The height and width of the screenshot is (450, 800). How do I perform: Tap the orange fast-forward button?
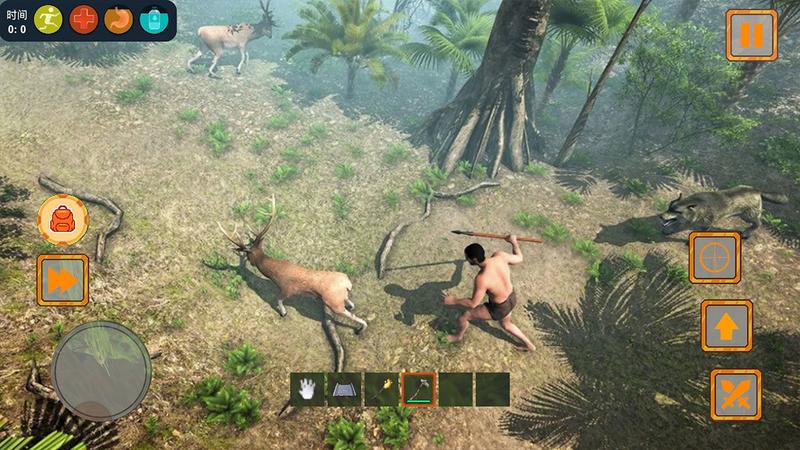tap(62, 280)
